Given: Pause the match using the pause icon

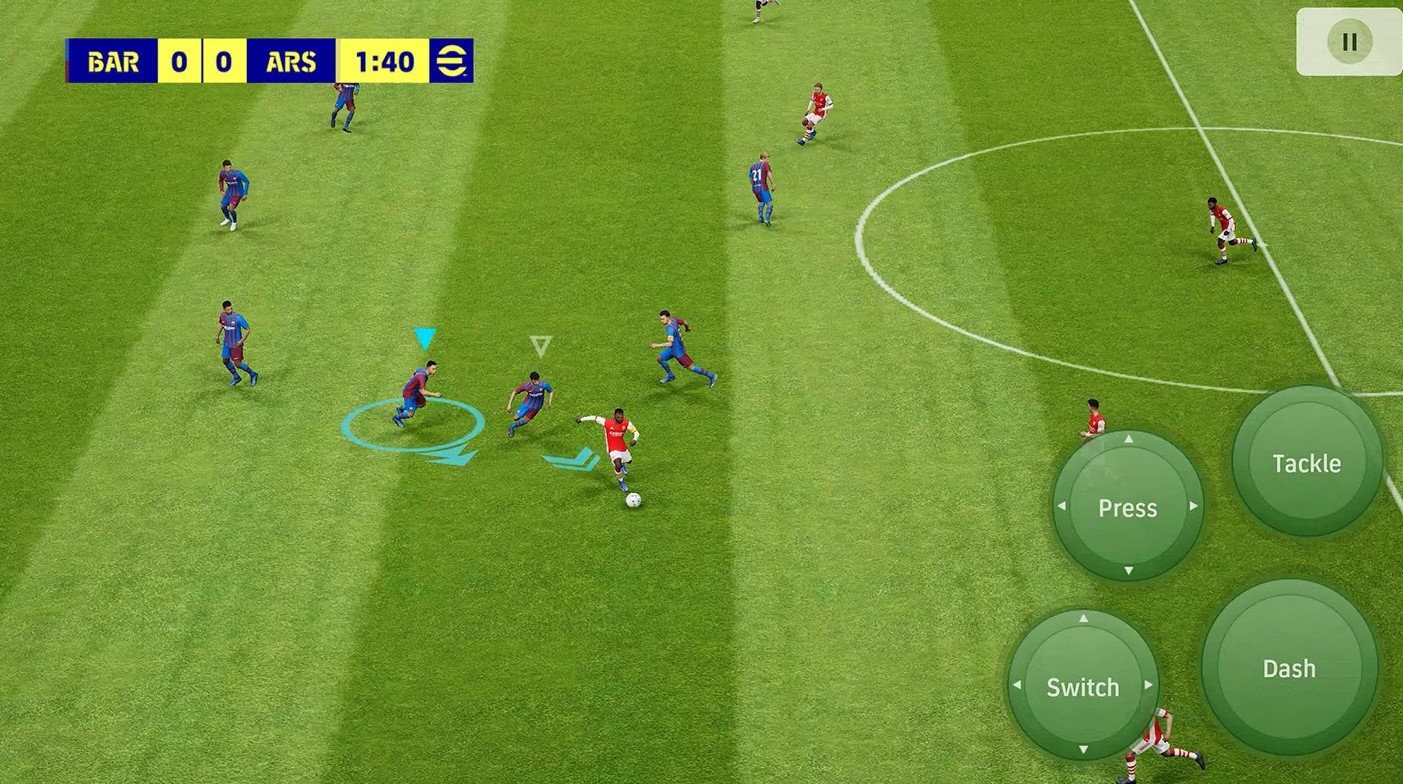Looking at the screenshot, I should (1348, 42).
